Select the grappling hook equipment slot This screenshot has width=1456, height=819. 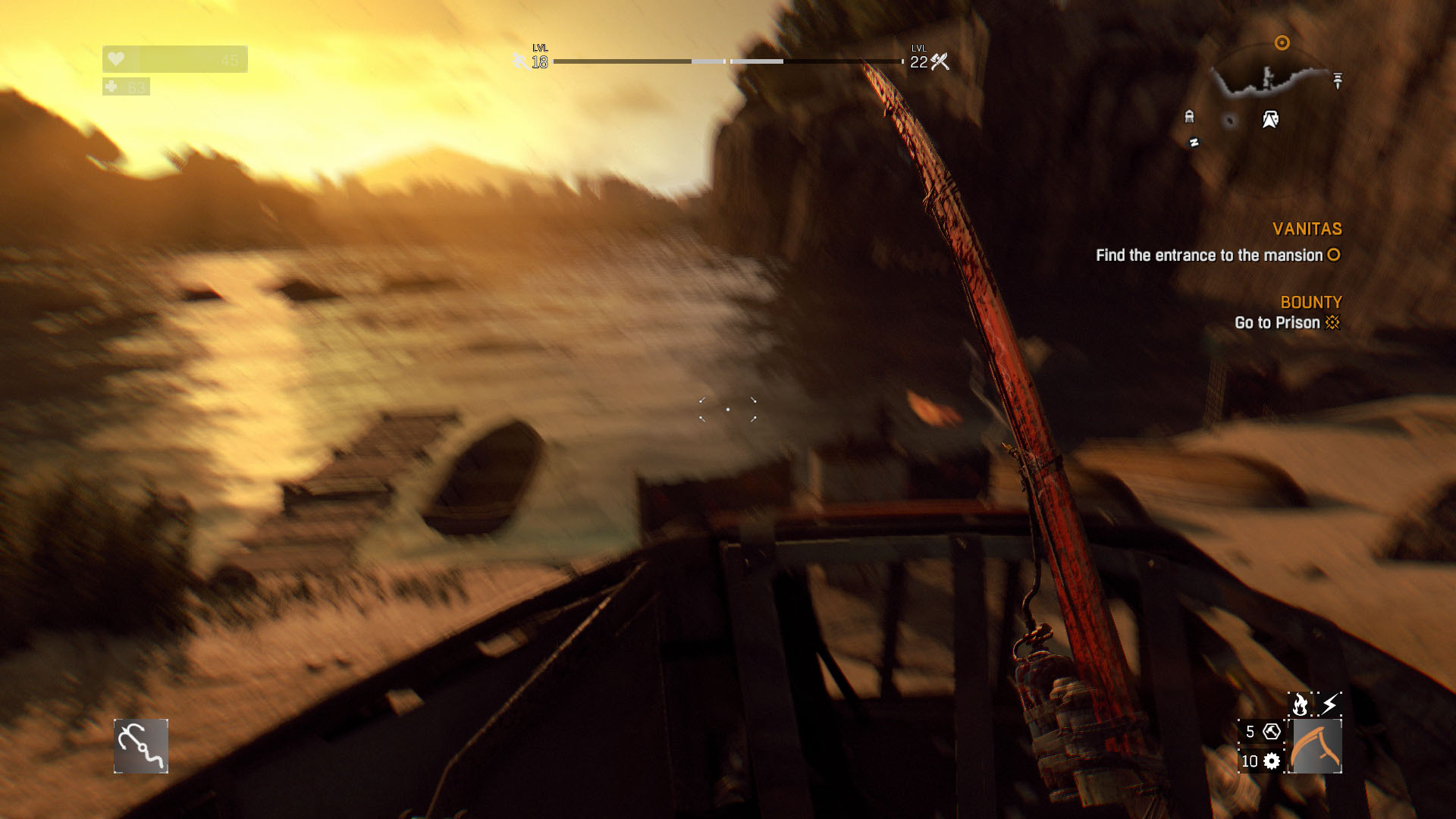pyautogui.click(x=141, y=746)
